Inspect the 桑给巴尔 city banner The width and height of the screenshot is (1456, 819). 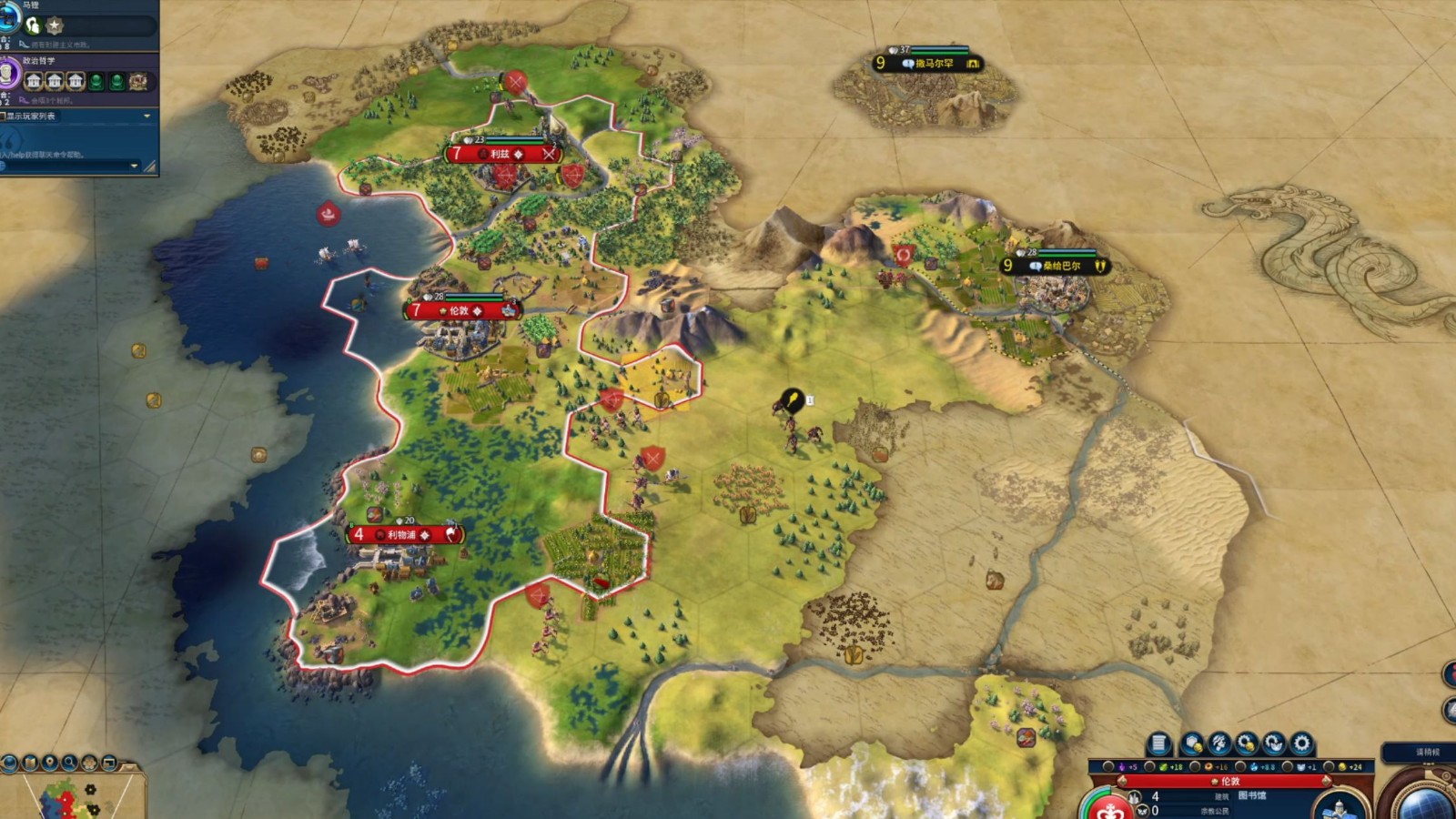[x=1056, y=266]
